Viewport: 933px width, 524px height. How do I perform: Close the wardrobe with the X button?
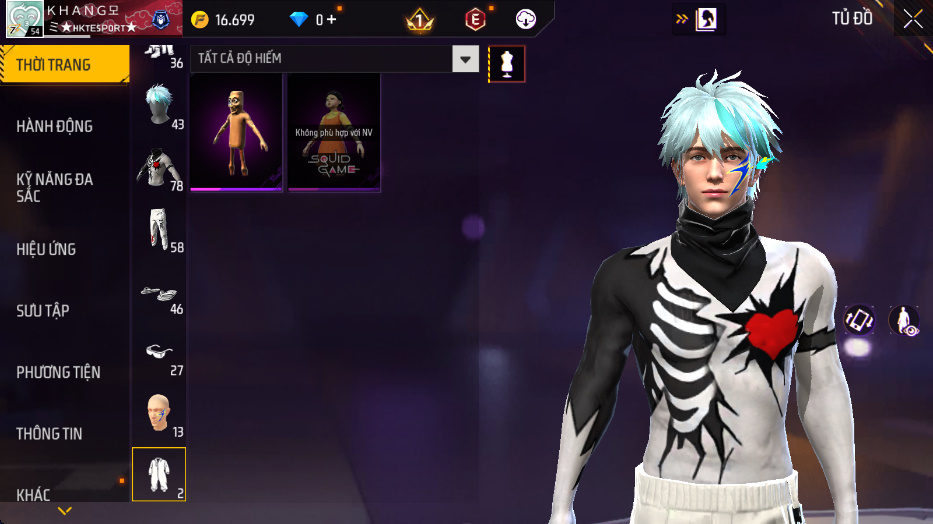tap(912, 19)
